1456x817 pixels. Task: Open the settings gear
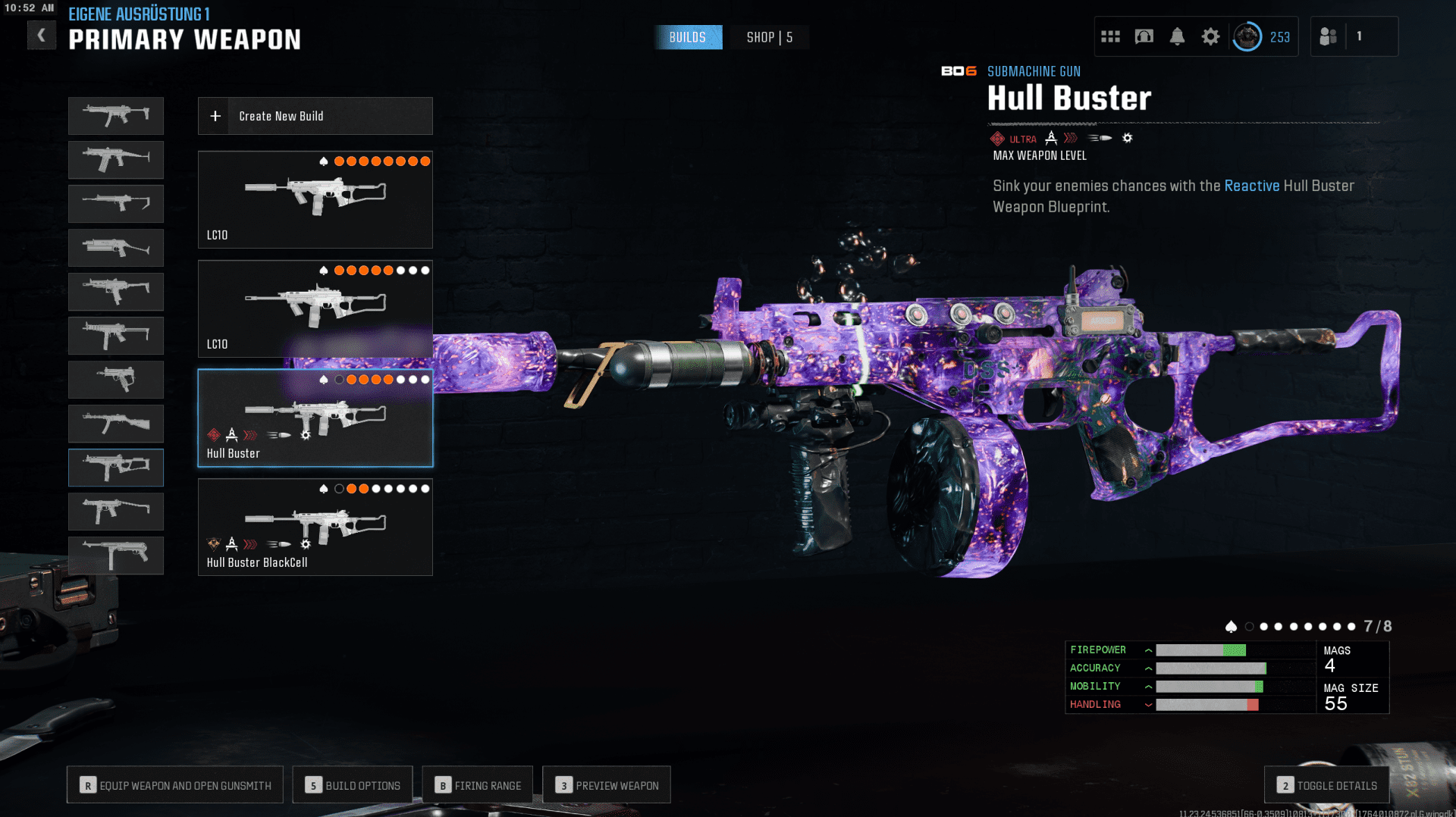(1210, 36)
